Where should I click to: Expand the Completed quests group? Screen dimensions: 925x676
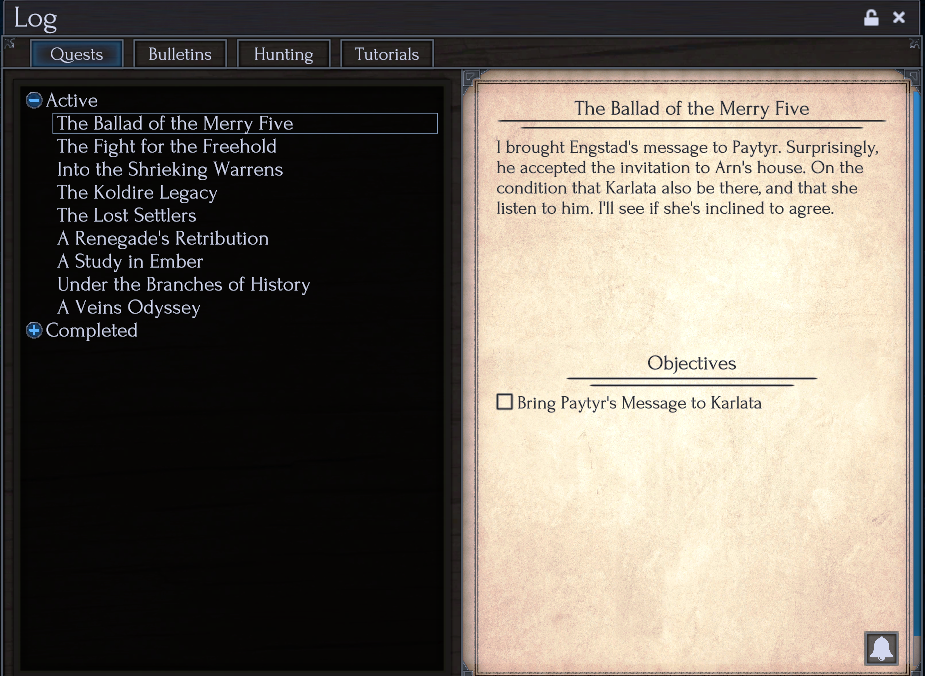pyautogui.click(x=34, y=330)
